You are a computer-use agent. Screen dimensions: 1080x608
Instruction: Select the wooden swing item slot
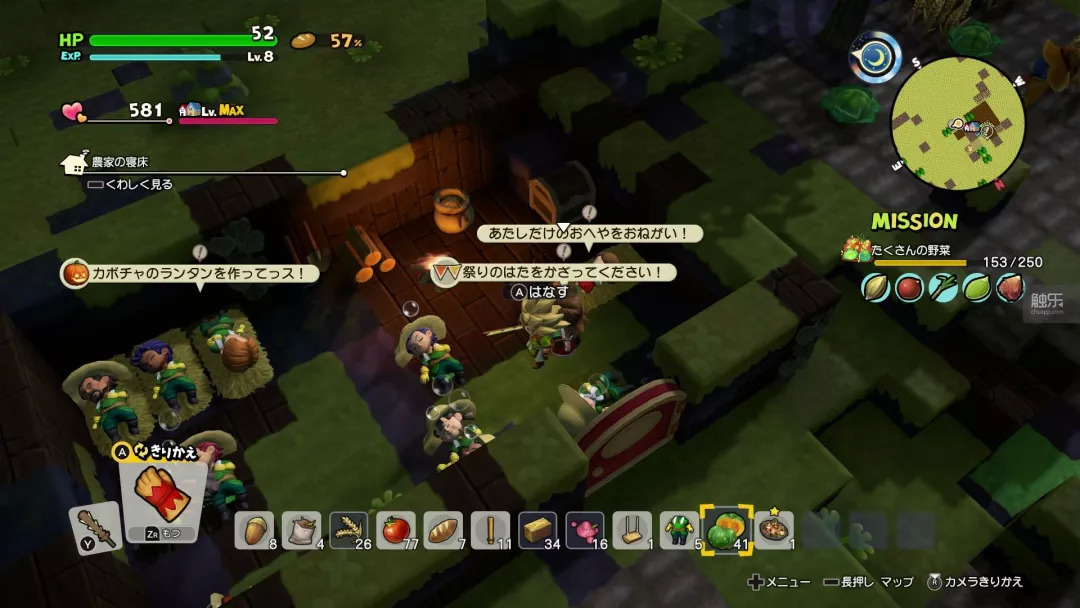632,530
